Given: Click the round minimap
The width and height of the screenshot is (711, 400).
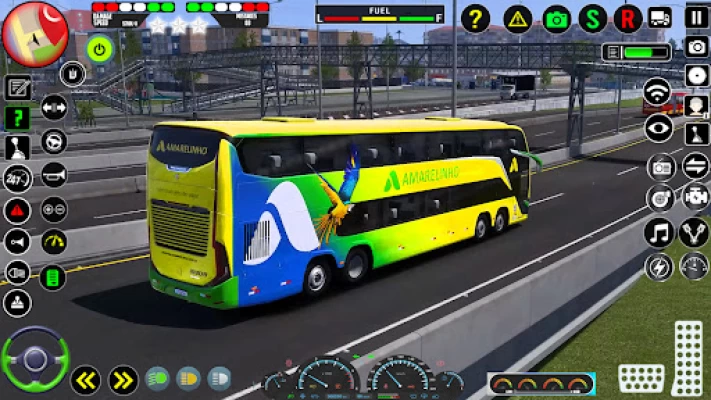Looking at the screenshot, I should [x=35, y=33].
